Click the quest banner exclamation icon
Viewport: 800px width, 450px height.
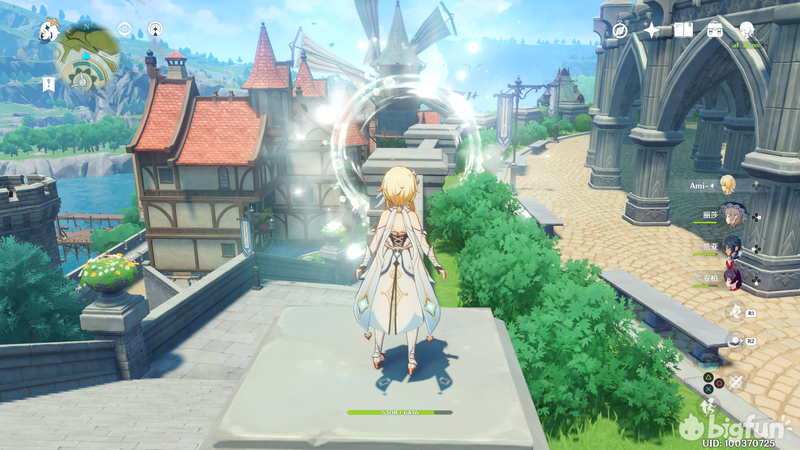(49, 82)
